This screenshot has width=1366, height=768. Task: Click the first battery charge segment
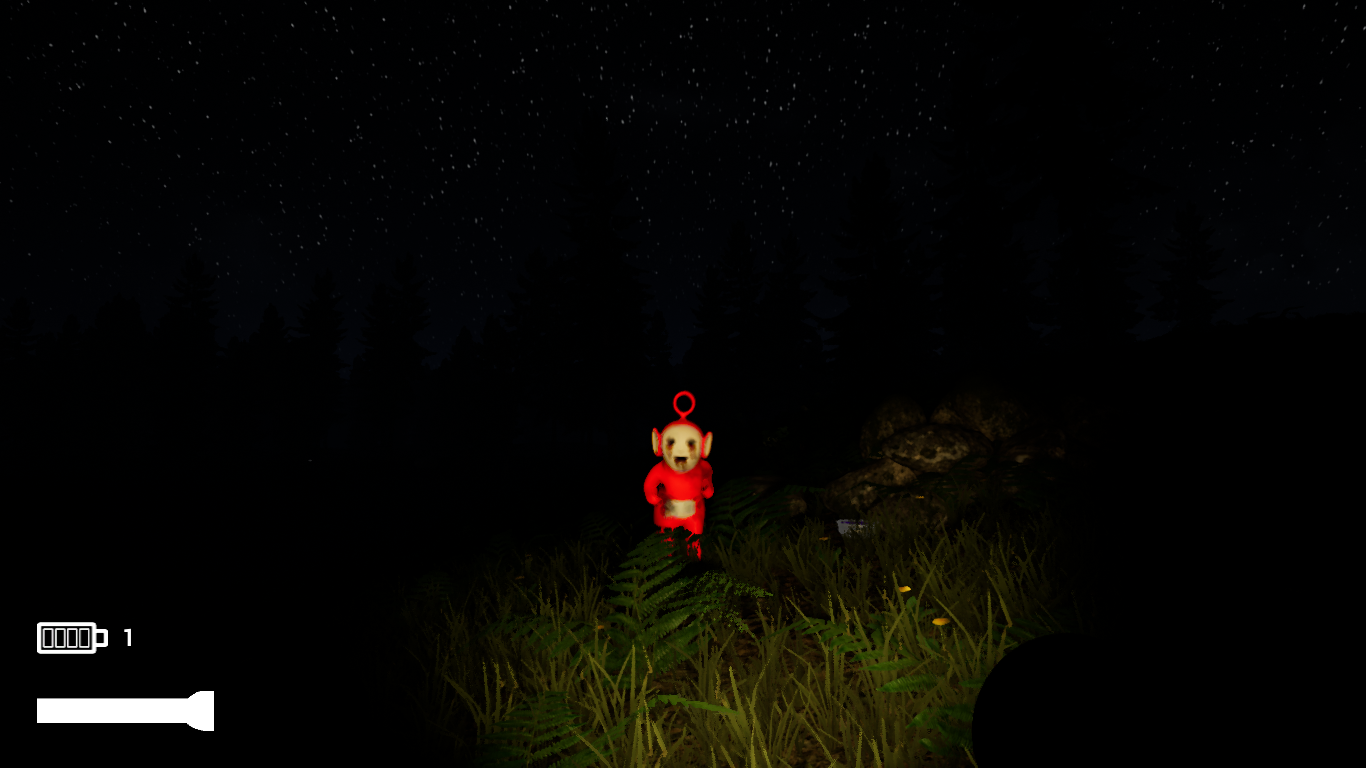[x=47, y=637]
